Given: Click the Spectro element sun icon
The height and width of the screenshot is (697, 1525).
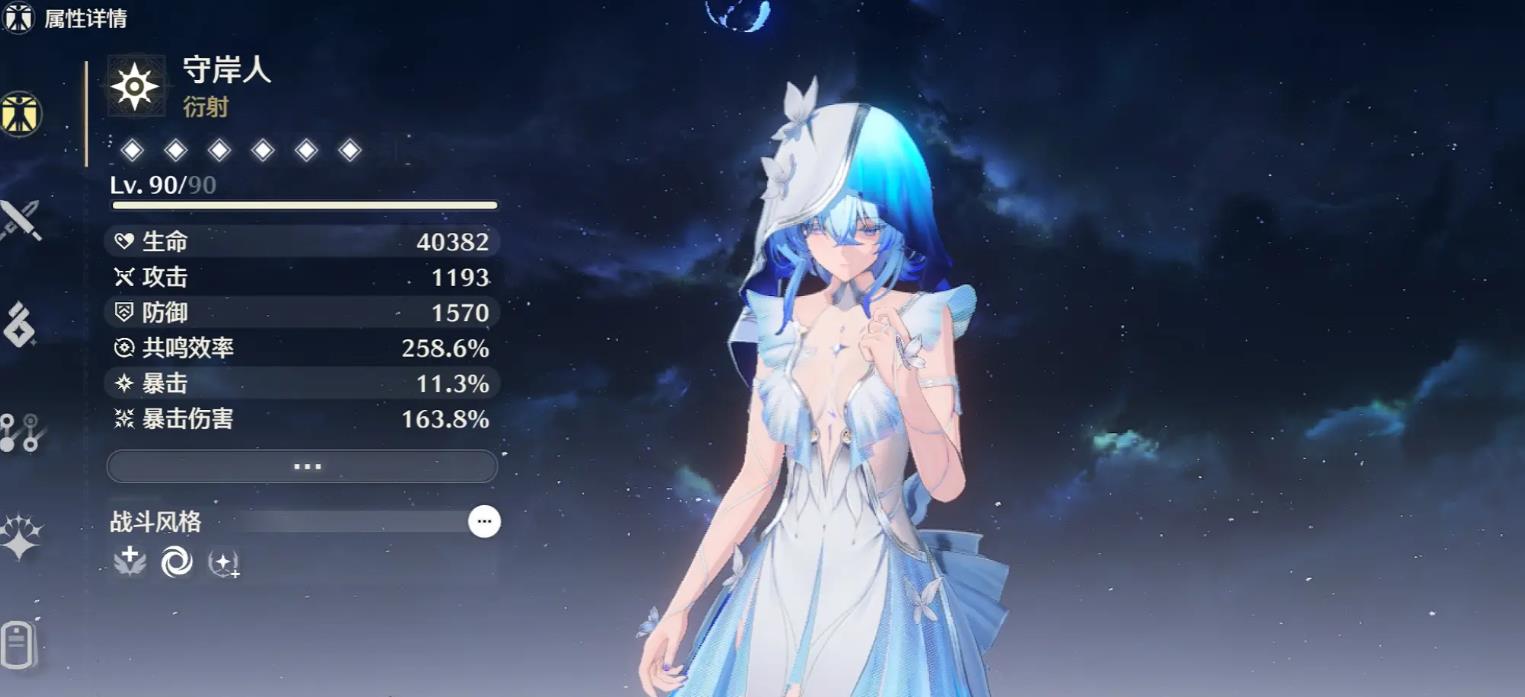Looking at the screenshot, I should (135, 87).
